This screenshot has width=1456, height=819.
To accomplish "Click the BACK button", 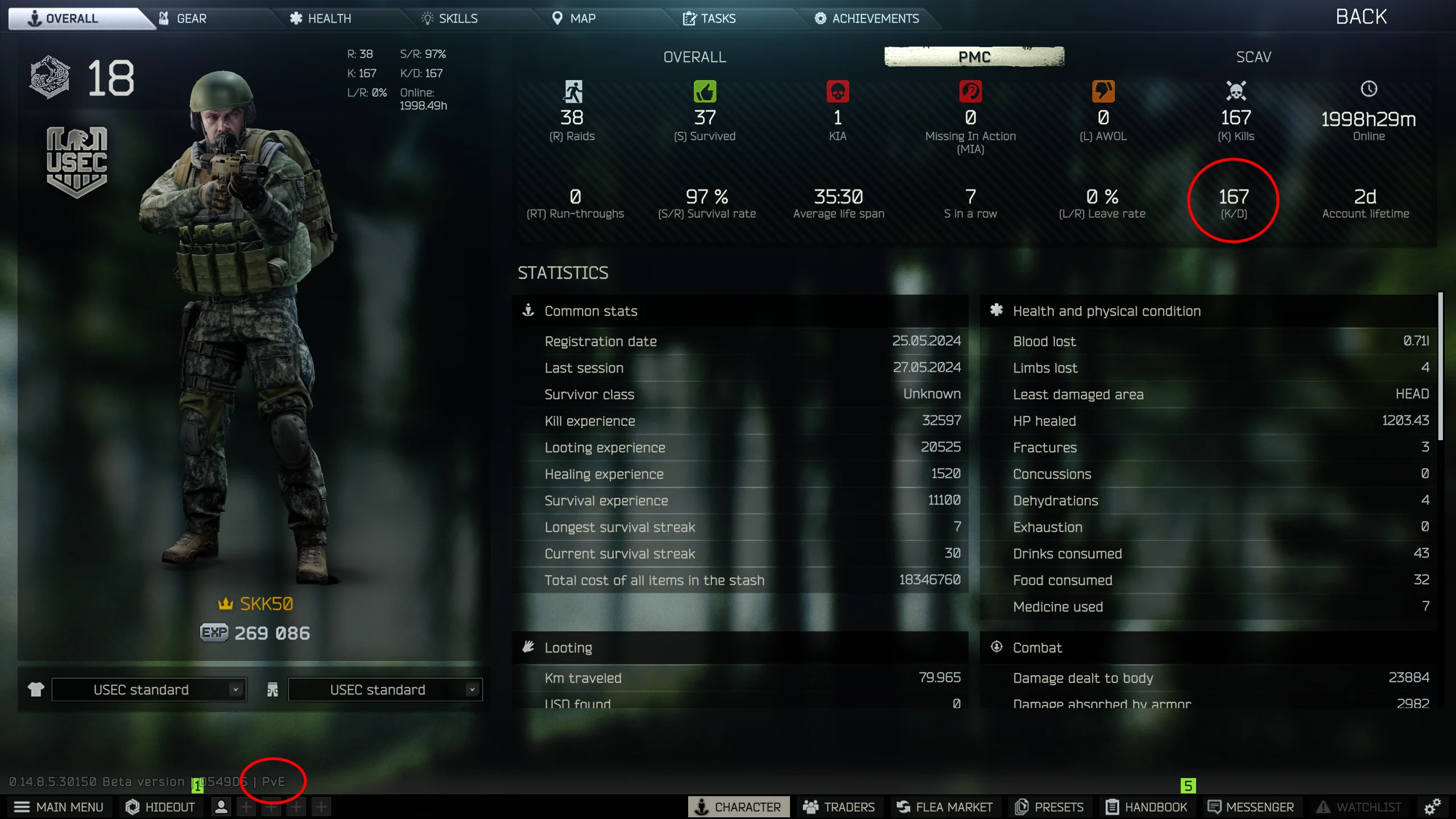I will click(1360, 16).
